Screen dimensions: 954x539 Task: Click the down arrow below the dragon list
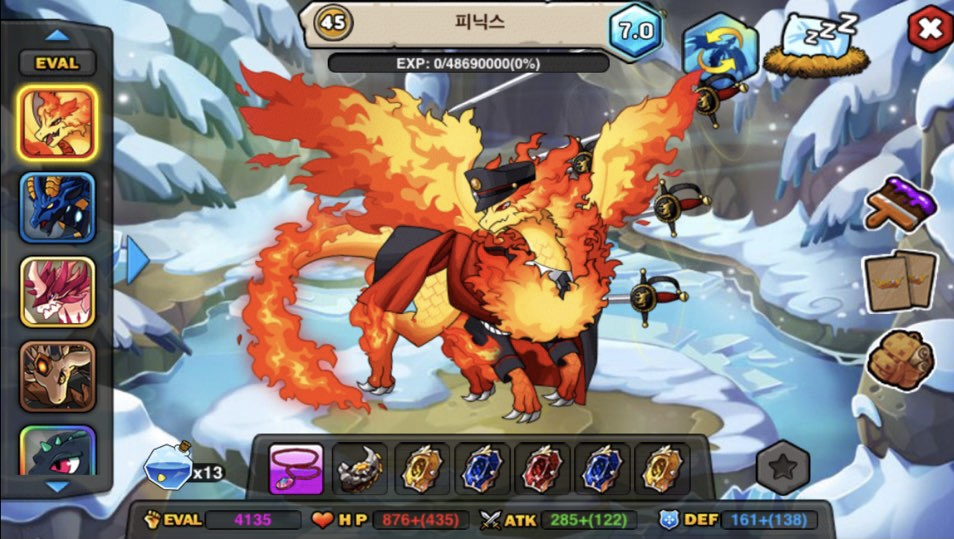(x=58, y=487)
